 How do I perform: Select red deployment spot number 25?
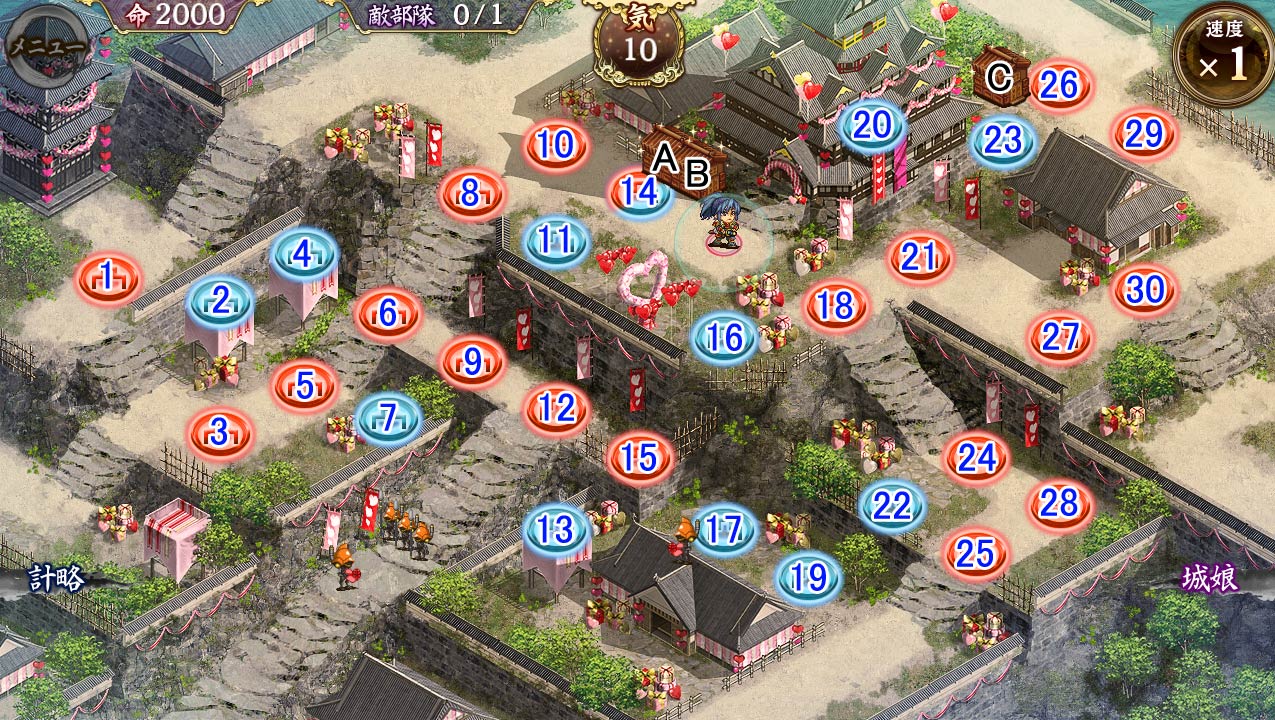tap(975, 553)
